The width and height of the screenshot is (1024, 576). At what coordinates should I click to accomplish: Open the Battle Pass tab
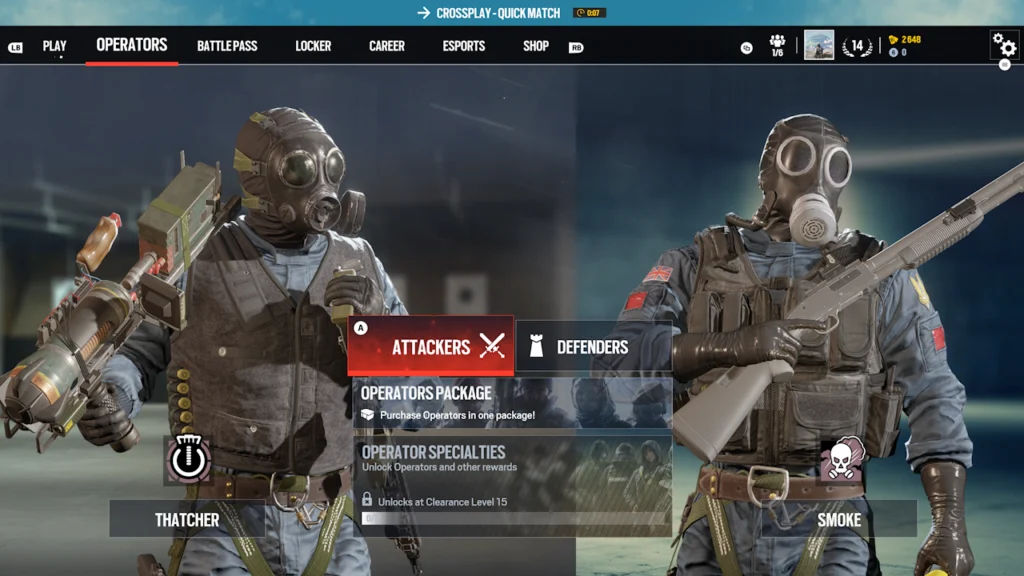click(x=227, y=46)
